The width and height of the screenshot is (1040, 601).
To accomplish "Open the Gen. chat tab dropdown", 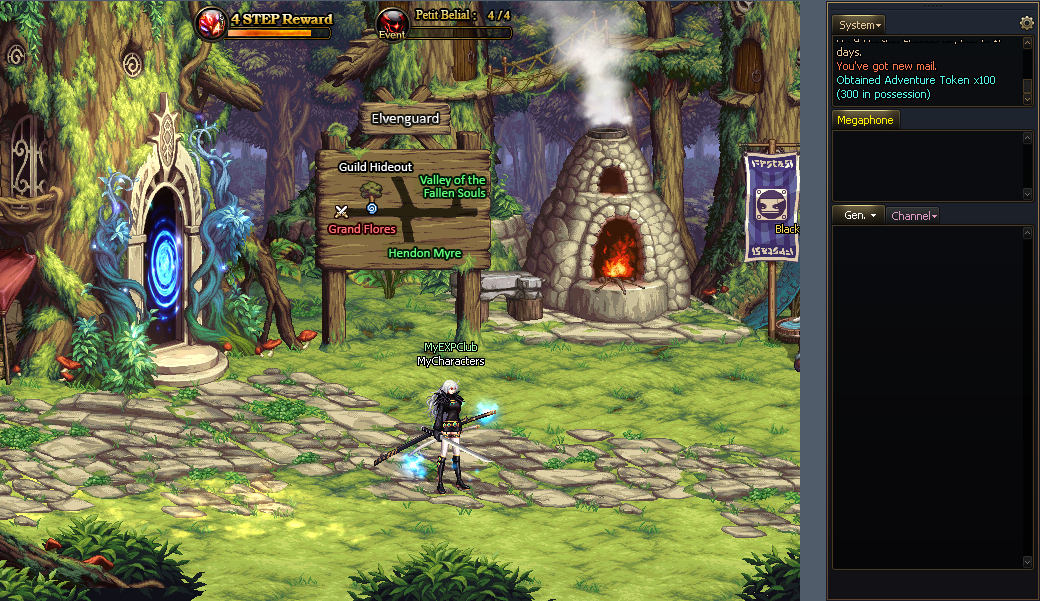I will pyautogui.click(x=858, y=215).
